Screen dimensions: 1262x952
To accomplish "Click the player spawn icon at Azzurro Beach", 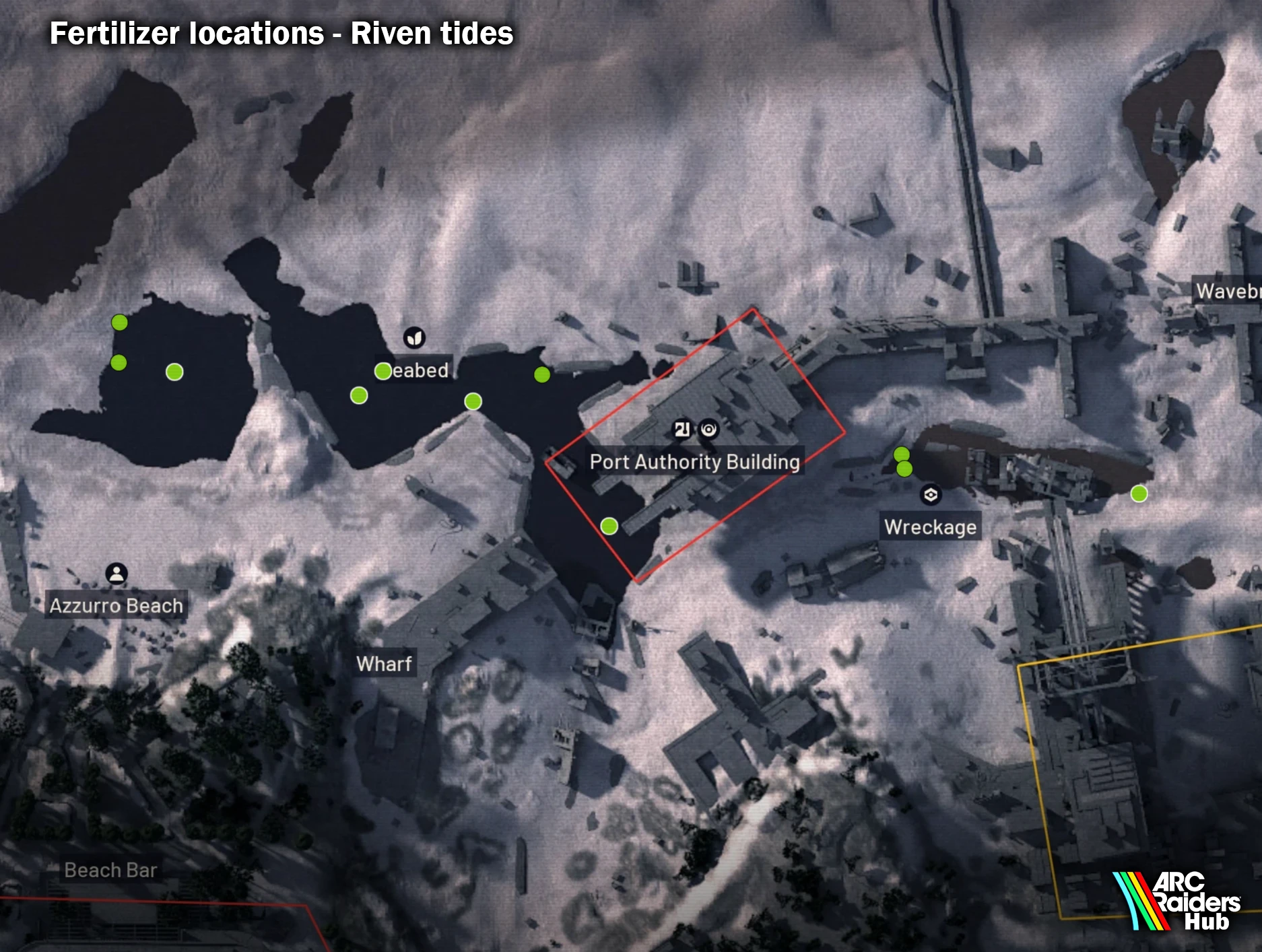I will [x=117, y=574].
